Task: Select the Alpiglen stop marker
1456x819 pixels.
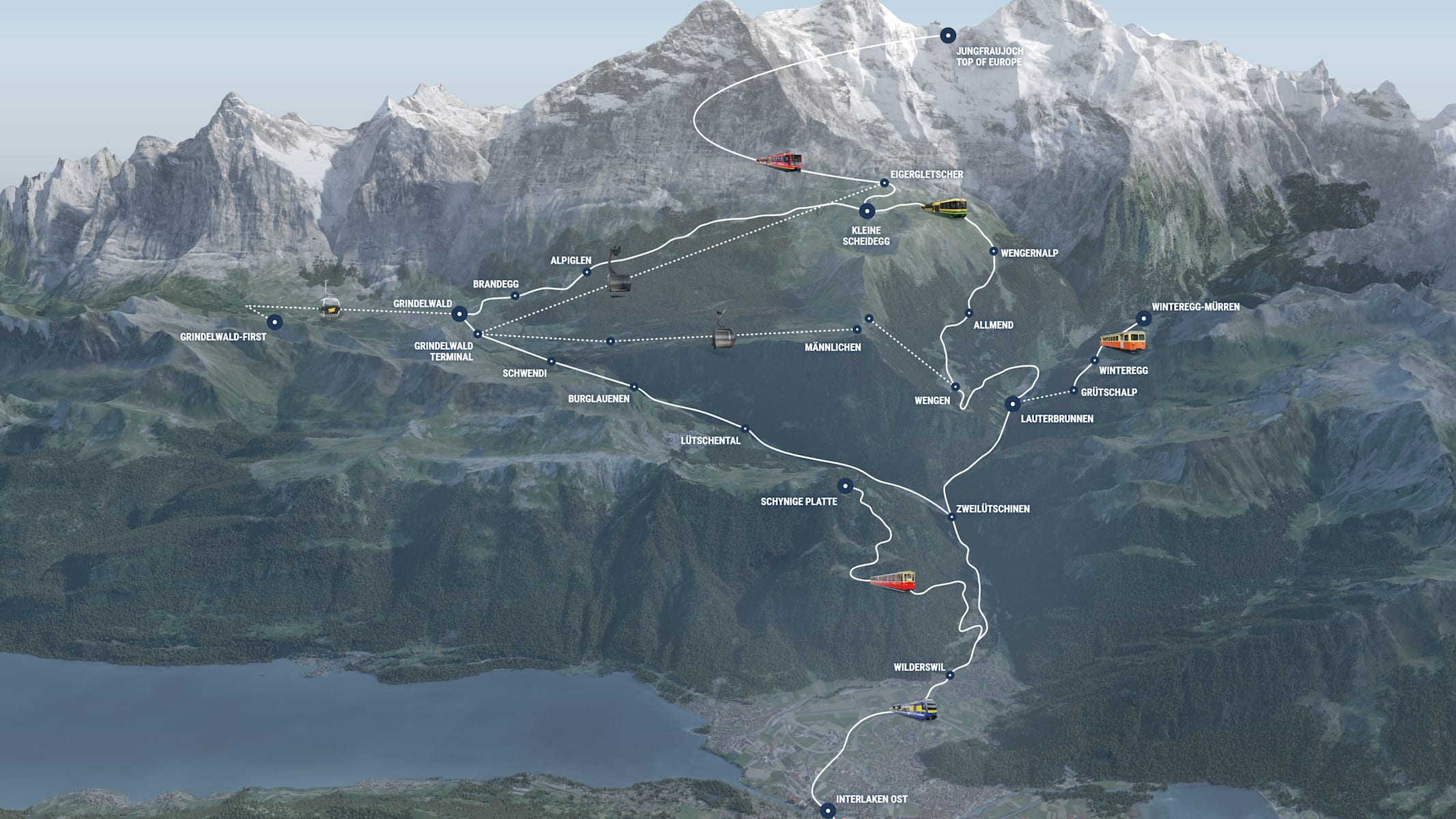Action: (x=587, y=272)
